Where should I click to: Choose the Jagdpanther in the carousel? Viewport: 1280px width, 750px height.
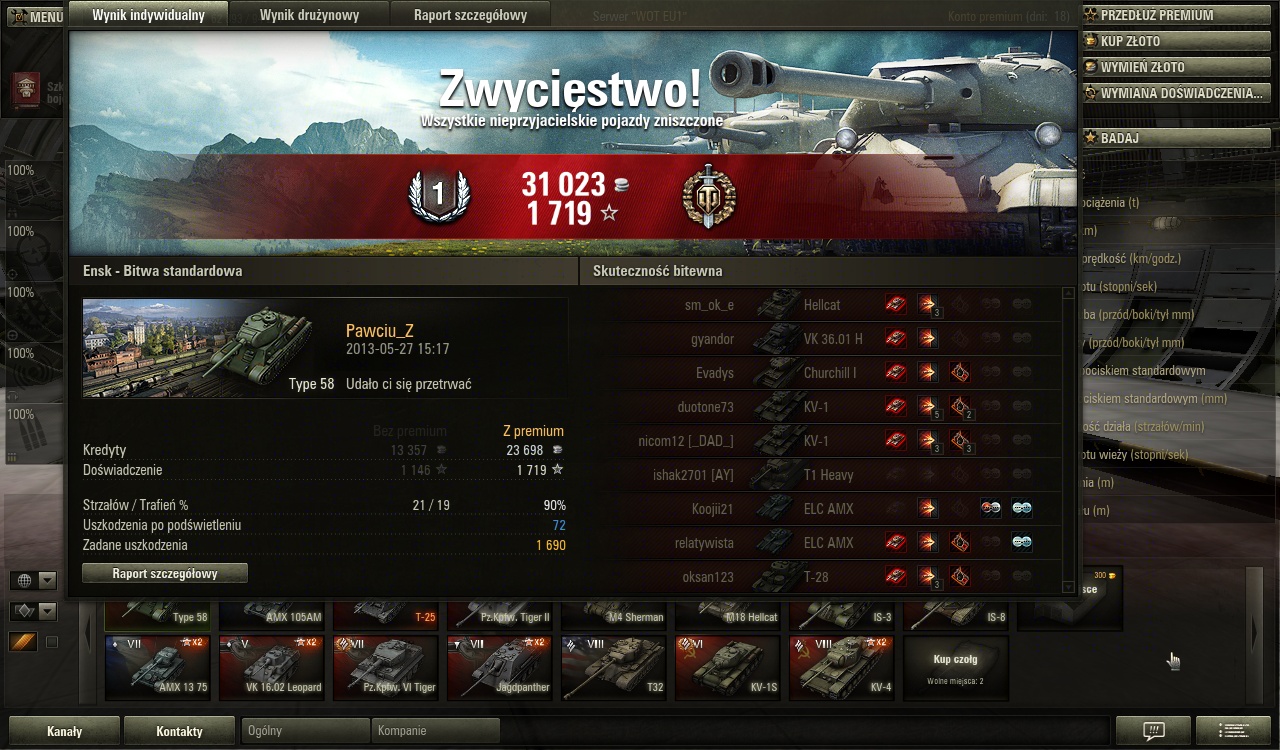click(x=500, y=667)
